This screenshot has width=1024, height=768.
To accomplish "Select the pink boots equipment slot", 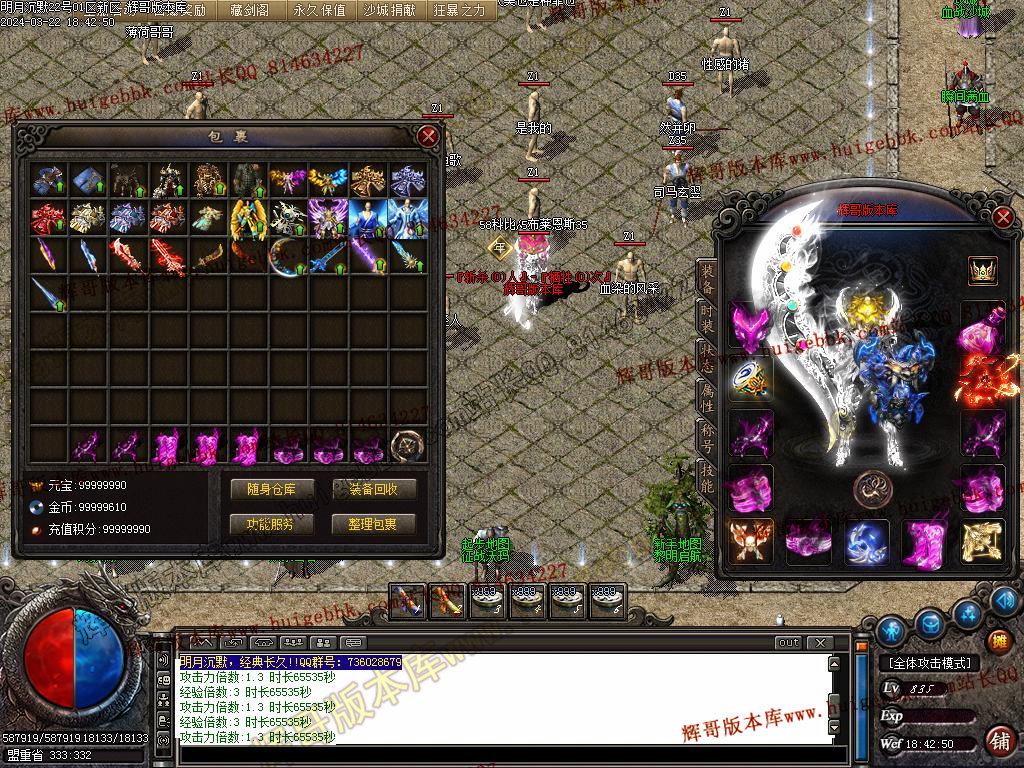I will (x=923, y=540).
